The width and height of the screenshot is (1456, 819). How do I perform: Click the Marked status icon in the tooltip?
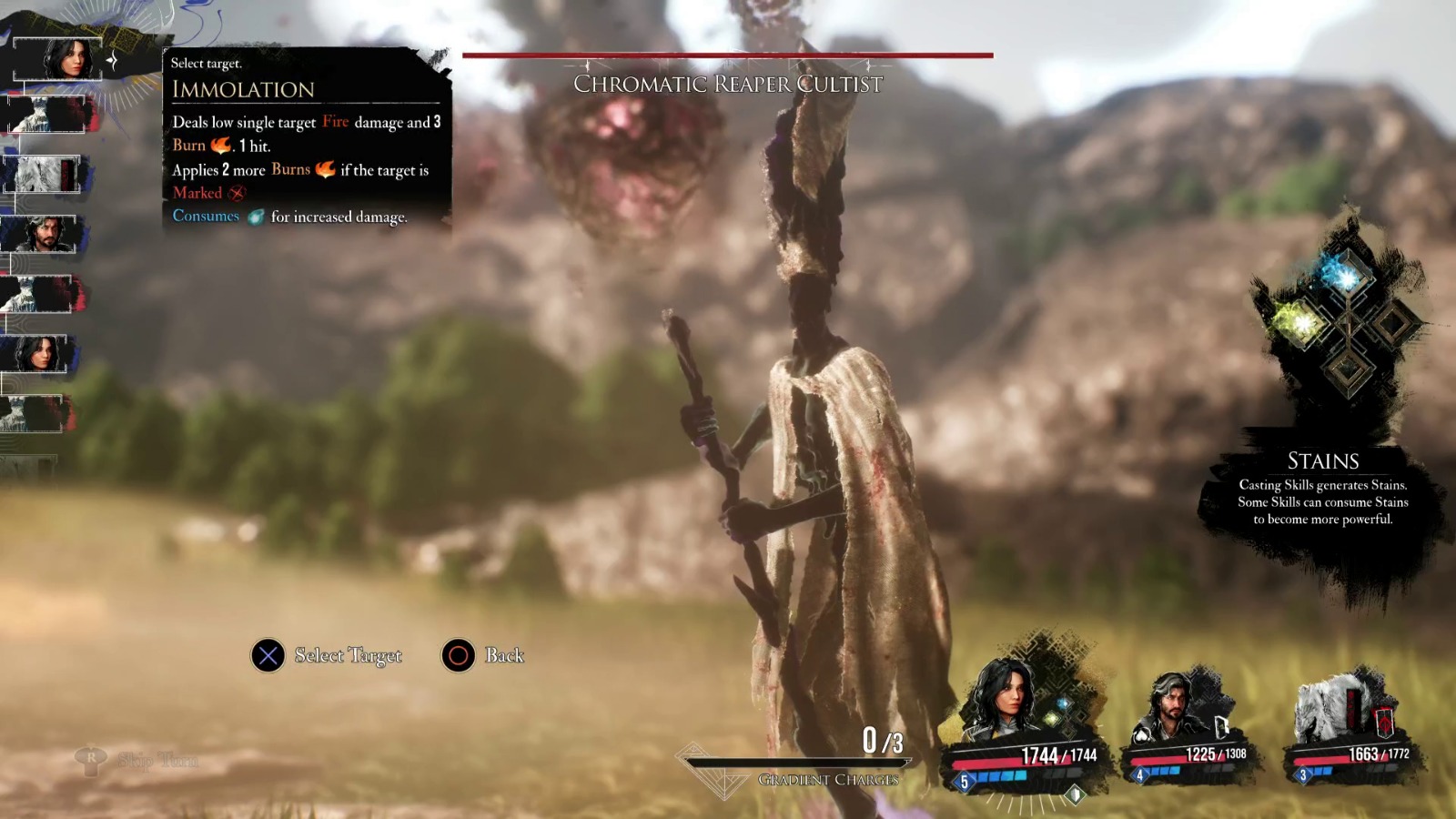coord(238,193)
